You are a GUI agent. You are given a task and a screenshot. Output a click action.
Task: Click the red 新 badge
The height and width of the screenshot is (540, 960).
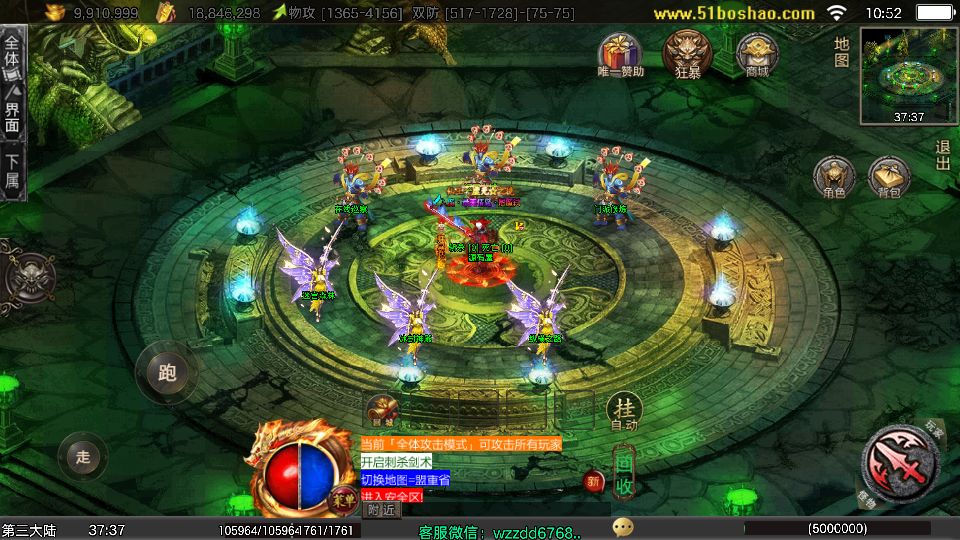(594, 482)
